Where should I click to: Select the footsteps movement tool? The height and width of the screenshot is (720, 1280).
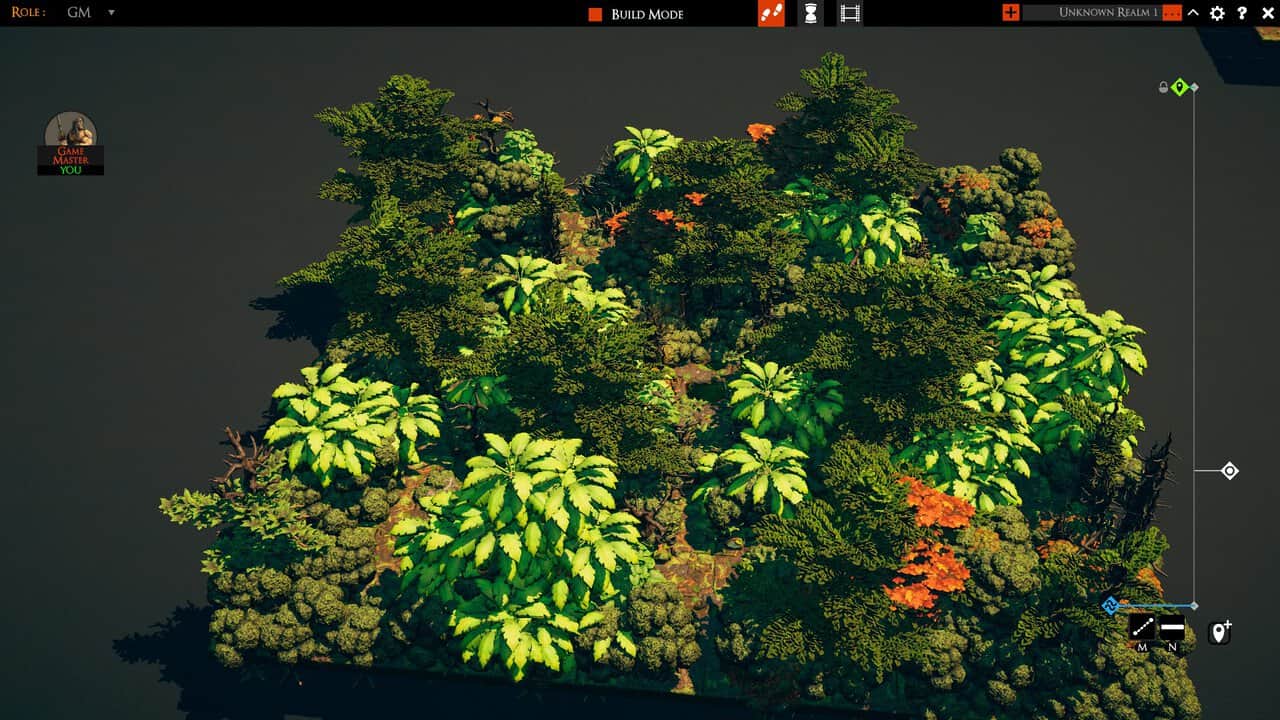point(770,13)
